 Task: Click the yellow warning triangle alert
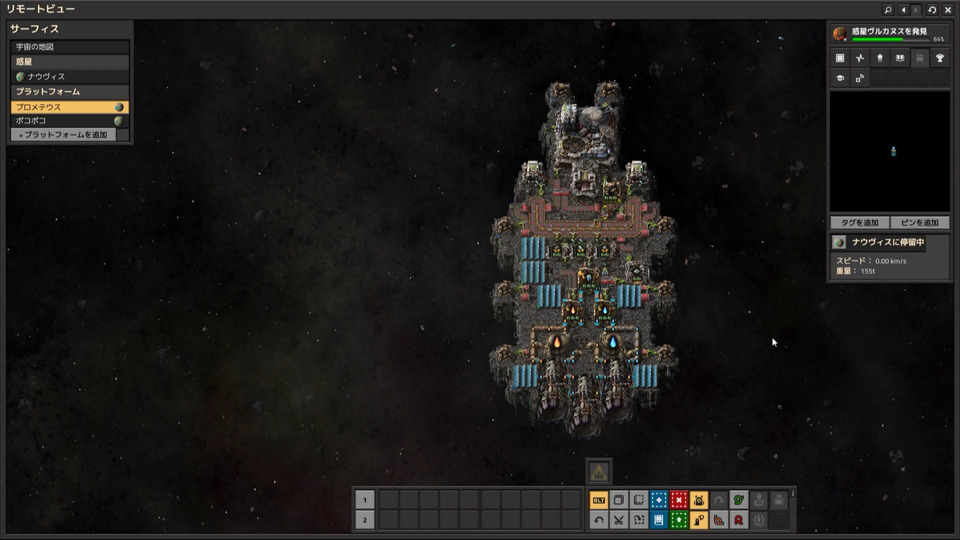pos(597,471)
